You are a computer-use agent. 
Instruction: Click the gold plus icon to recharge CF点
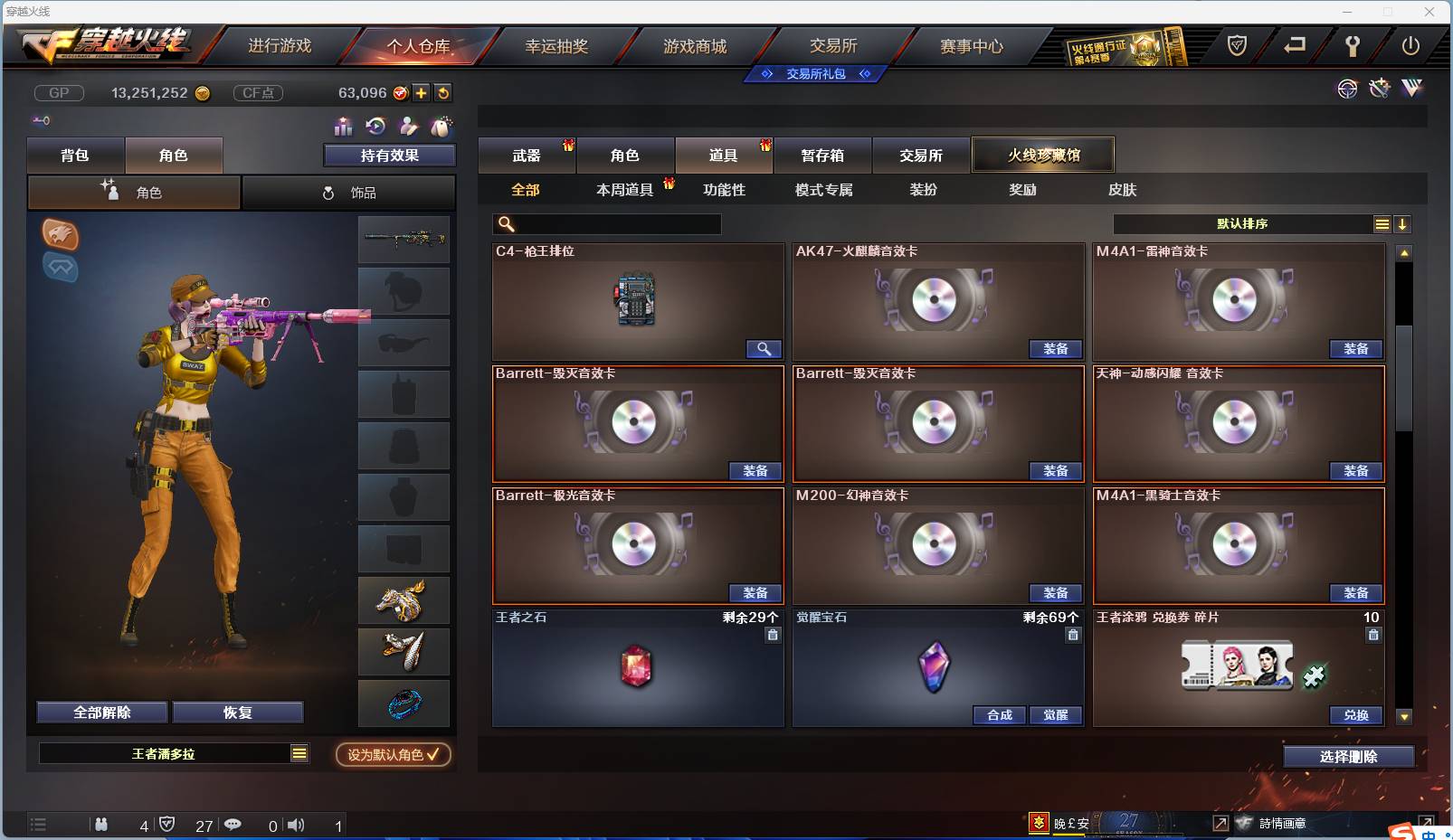tap(422, 93)
